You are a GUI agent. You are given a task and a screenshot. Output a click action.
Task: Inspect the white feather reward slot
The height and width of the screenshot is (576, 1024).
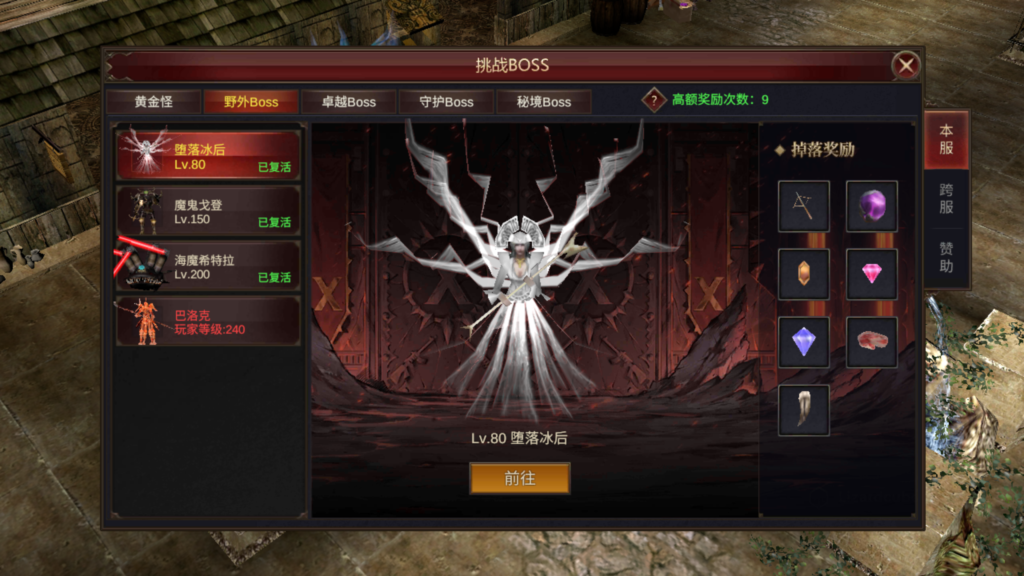(804, 410)
